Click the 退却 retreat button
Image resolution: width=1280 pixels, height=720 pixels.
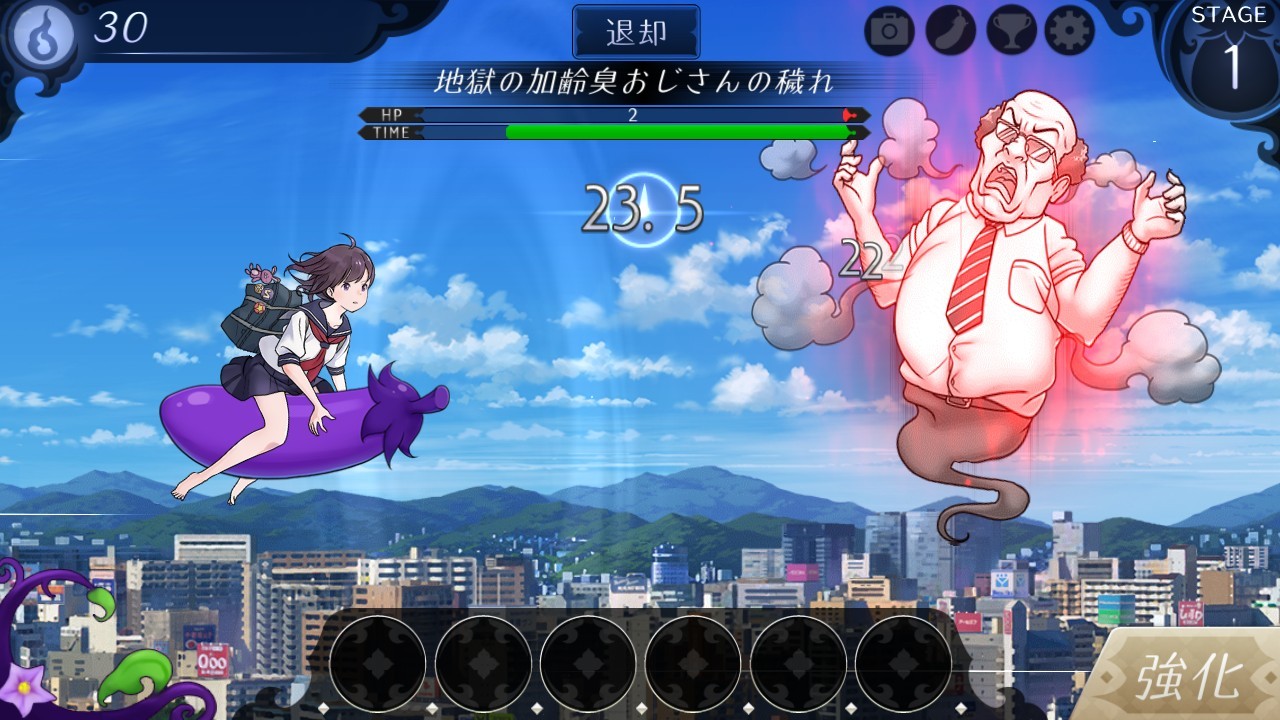[x=635, y=32]
